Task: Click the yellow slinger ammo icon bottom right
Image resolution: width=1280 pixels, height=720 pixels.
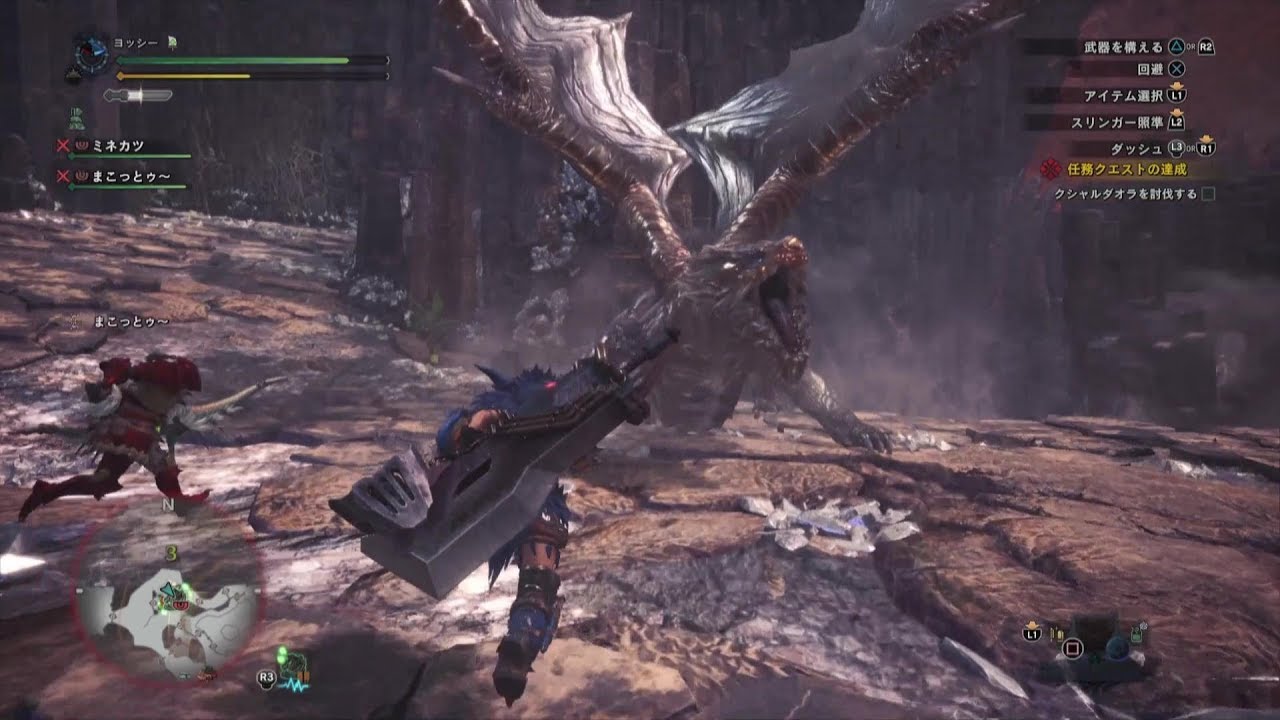Action: click(1059, 634)
